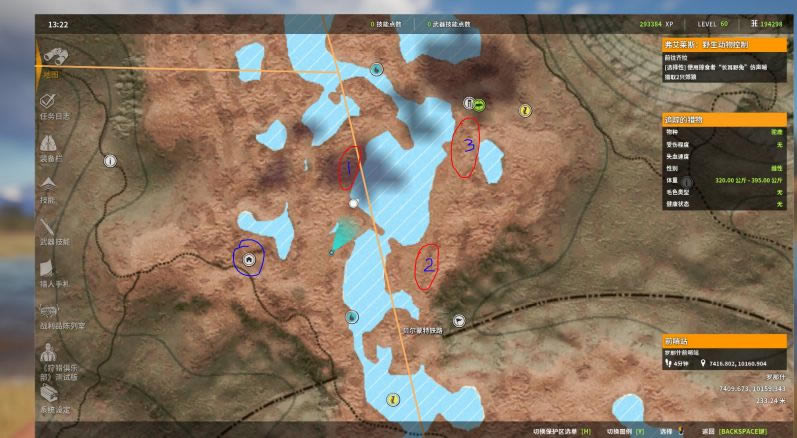This screenshot has width=797, height=438.
Task: Open the skills menu (技能)
Action: click(x=49, y=188)
